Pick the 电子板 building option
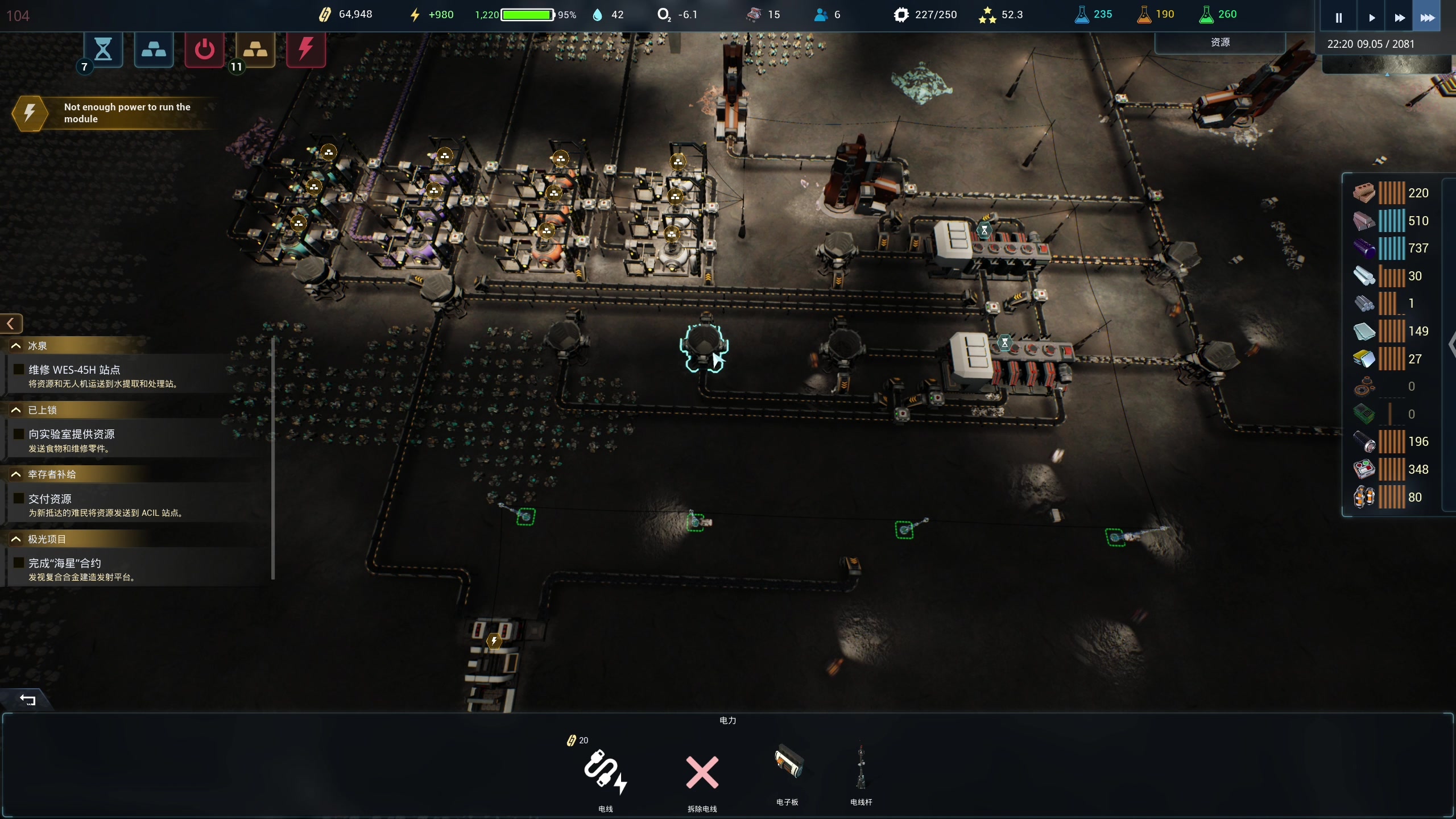This screenshot has height=819, width=1456. click(x=788, y=768)
